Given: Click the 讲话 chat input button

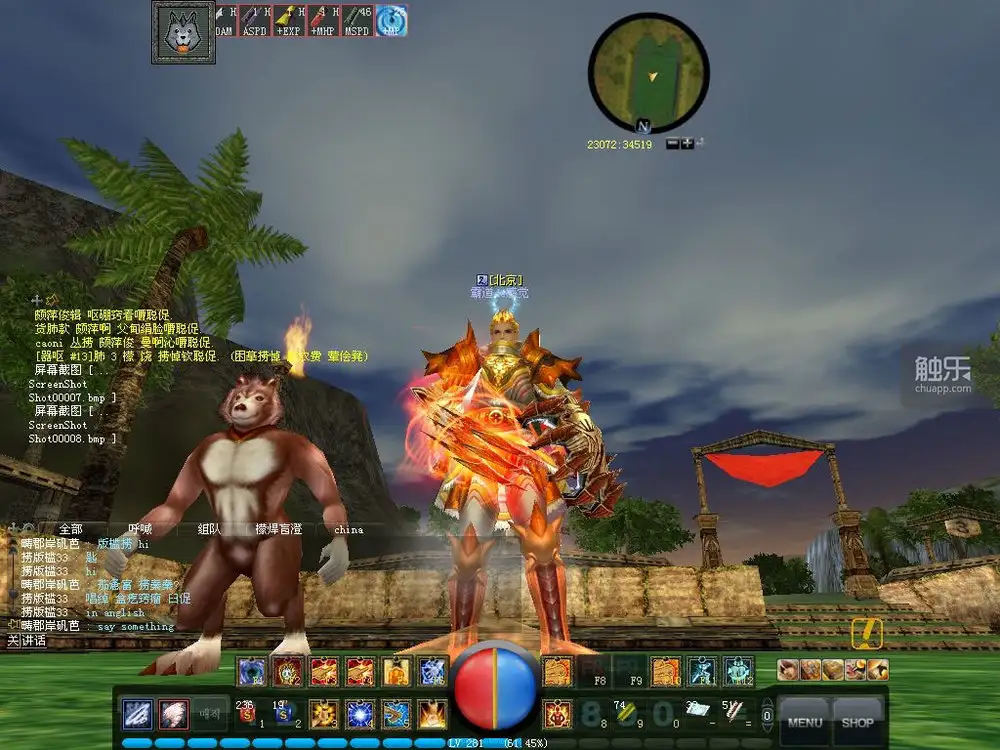Looking at the screenshot, I should coord(33,640).
